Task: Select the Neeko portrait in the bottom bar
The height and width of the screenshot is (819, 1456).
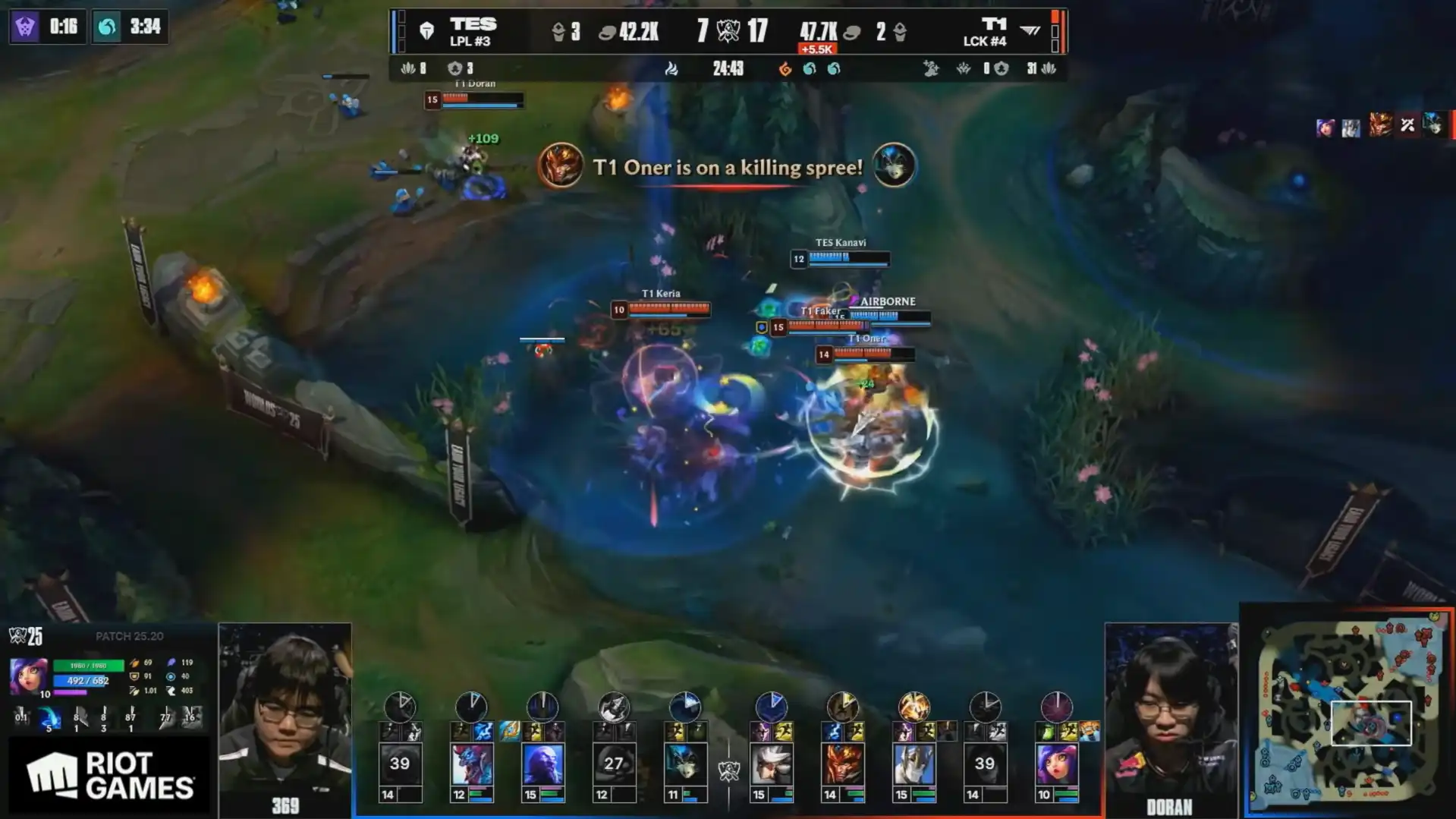Action: [x=1056, y=764]
